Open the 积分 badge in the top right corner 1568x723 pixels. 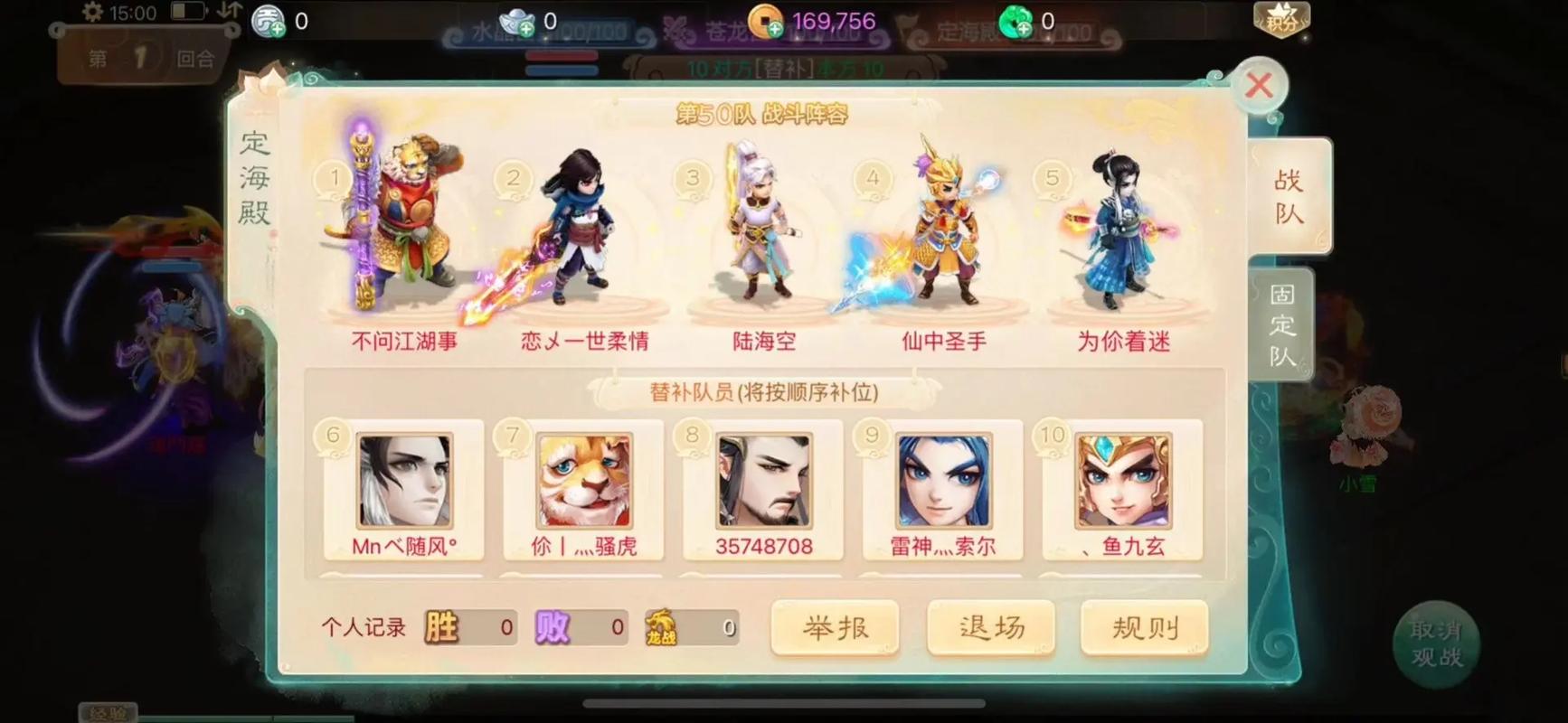[x=1280, y=16]
